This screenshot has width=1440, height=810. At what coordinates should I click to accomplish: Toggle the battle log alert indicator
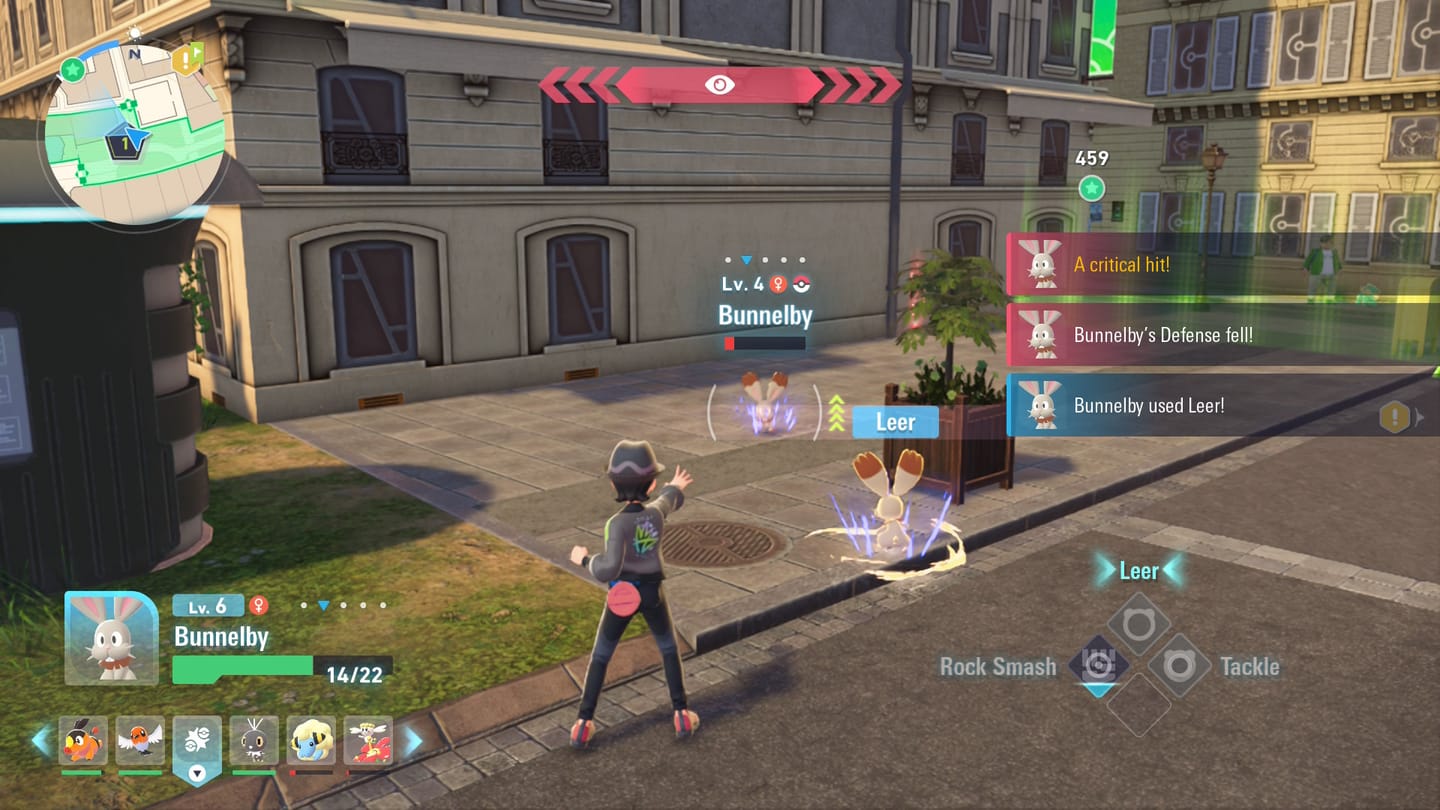1392,415
